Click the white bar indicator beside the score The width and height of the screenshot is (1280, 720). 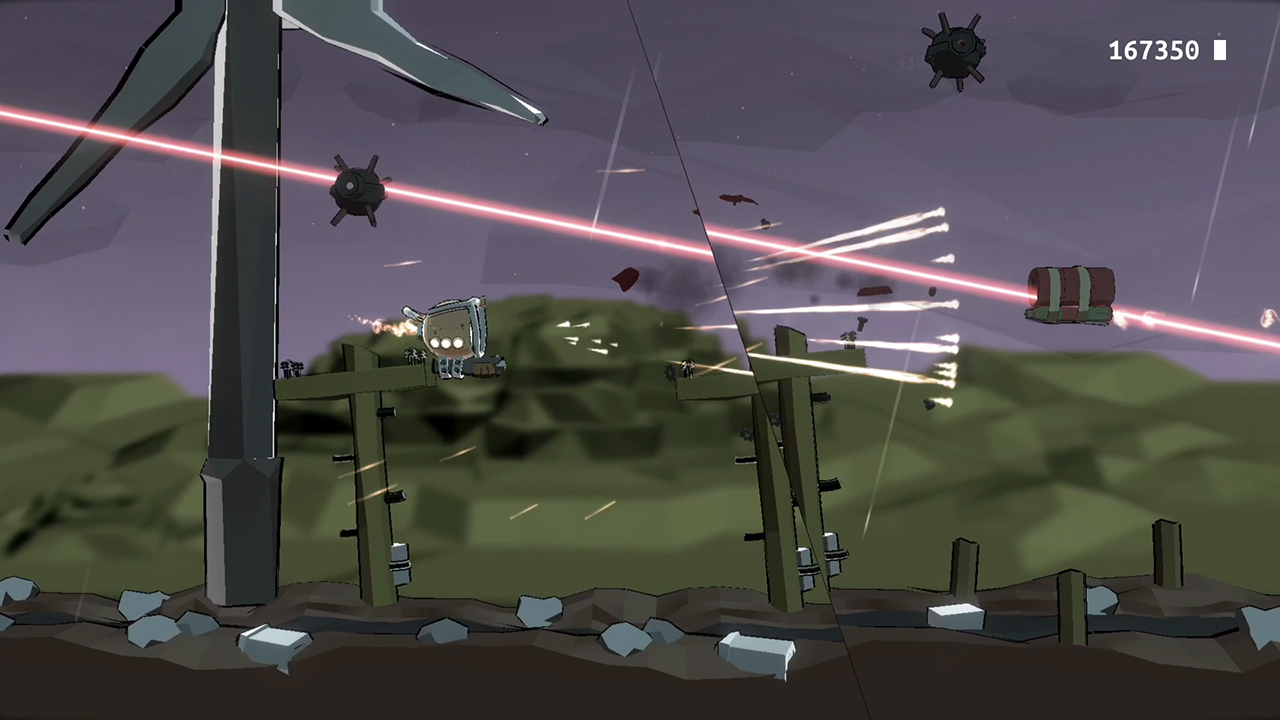tap(1220, 50)
